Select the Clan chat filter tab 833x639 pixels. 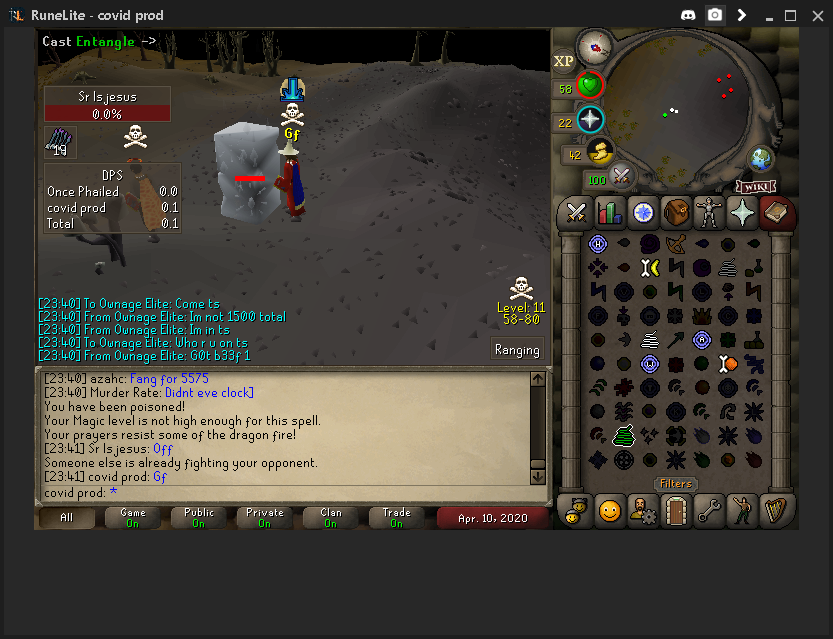point(330,517)
